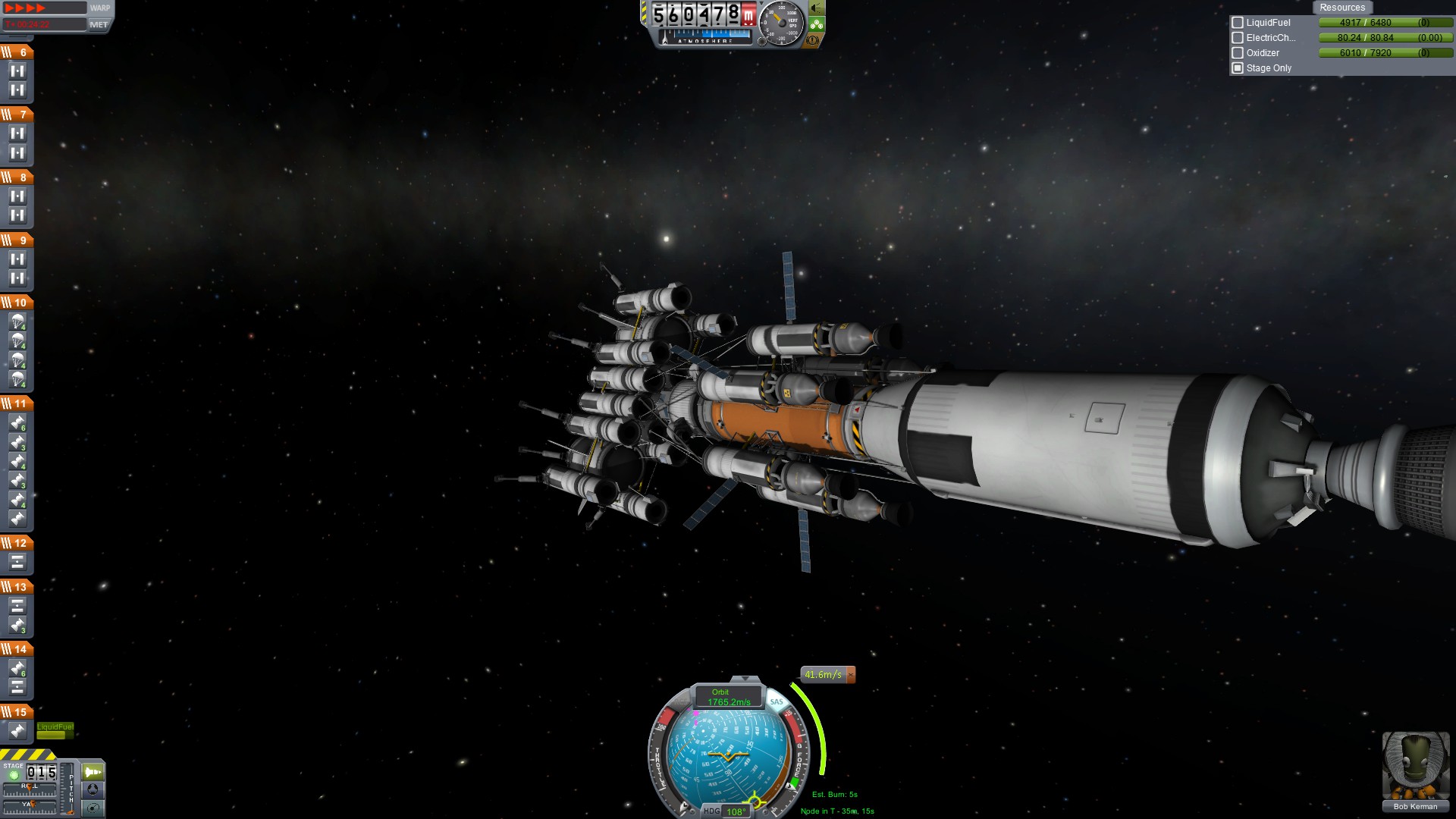Switch to docking mode button
The width and height of the screenshot is (1456, 819).
(x=93, y=789)
